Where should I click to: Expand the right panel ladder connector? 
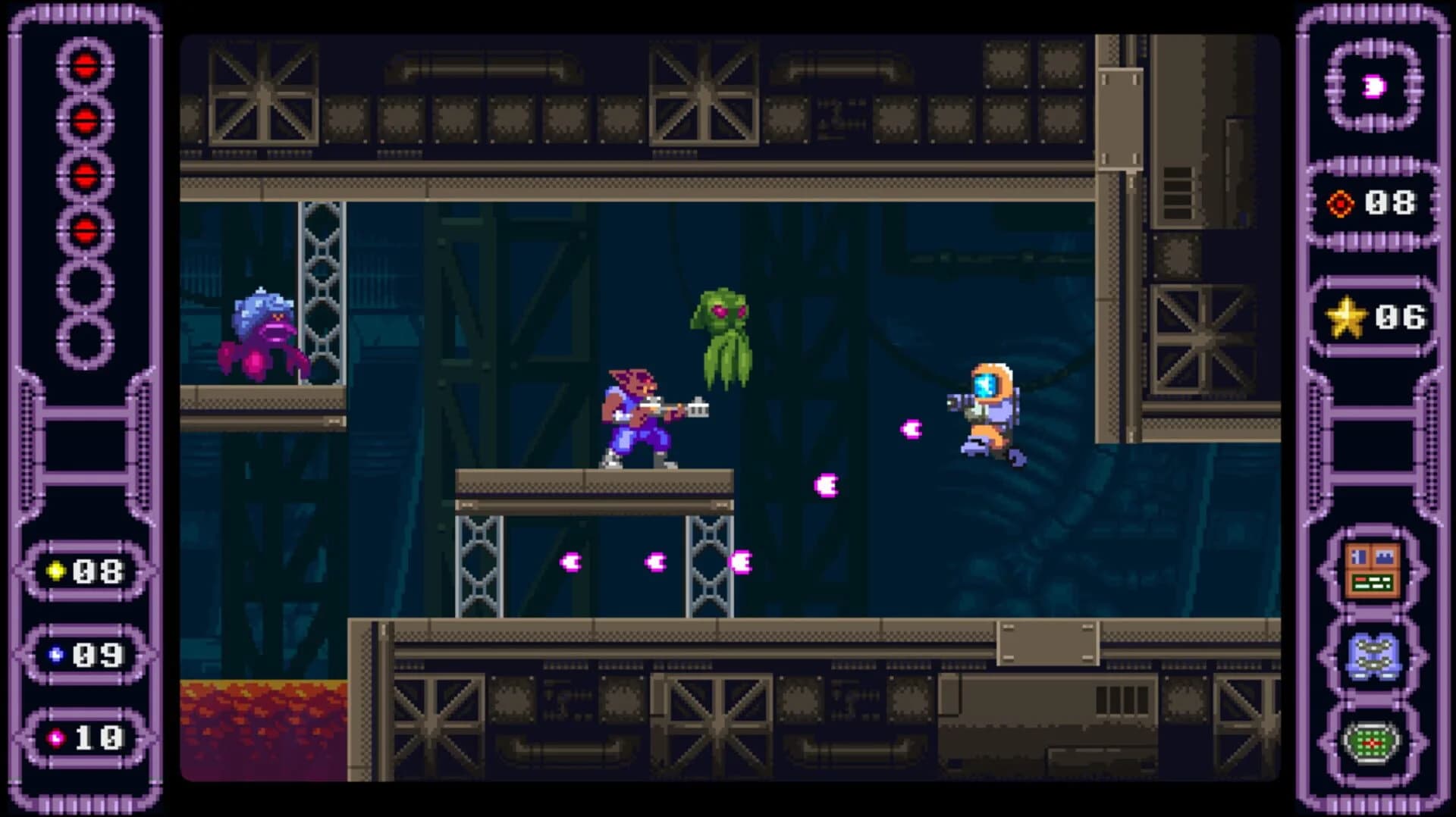1371,447
